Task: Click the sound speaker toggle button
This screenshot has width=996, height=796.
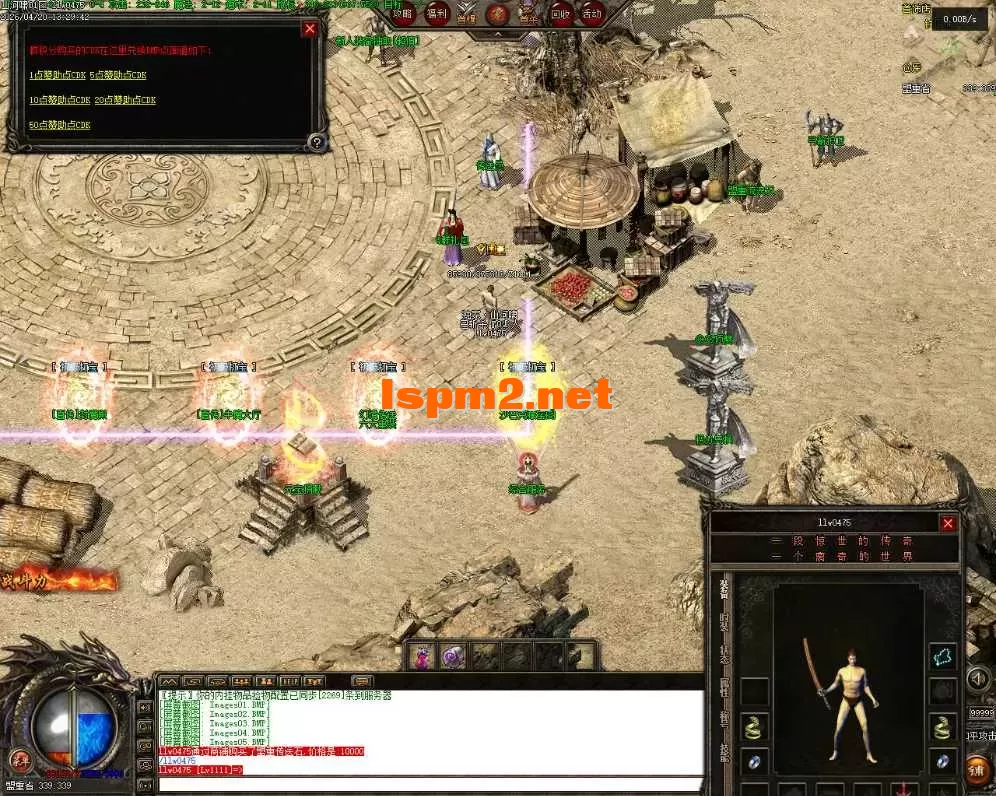Action: pyautogui.click(x=979, y=679)
